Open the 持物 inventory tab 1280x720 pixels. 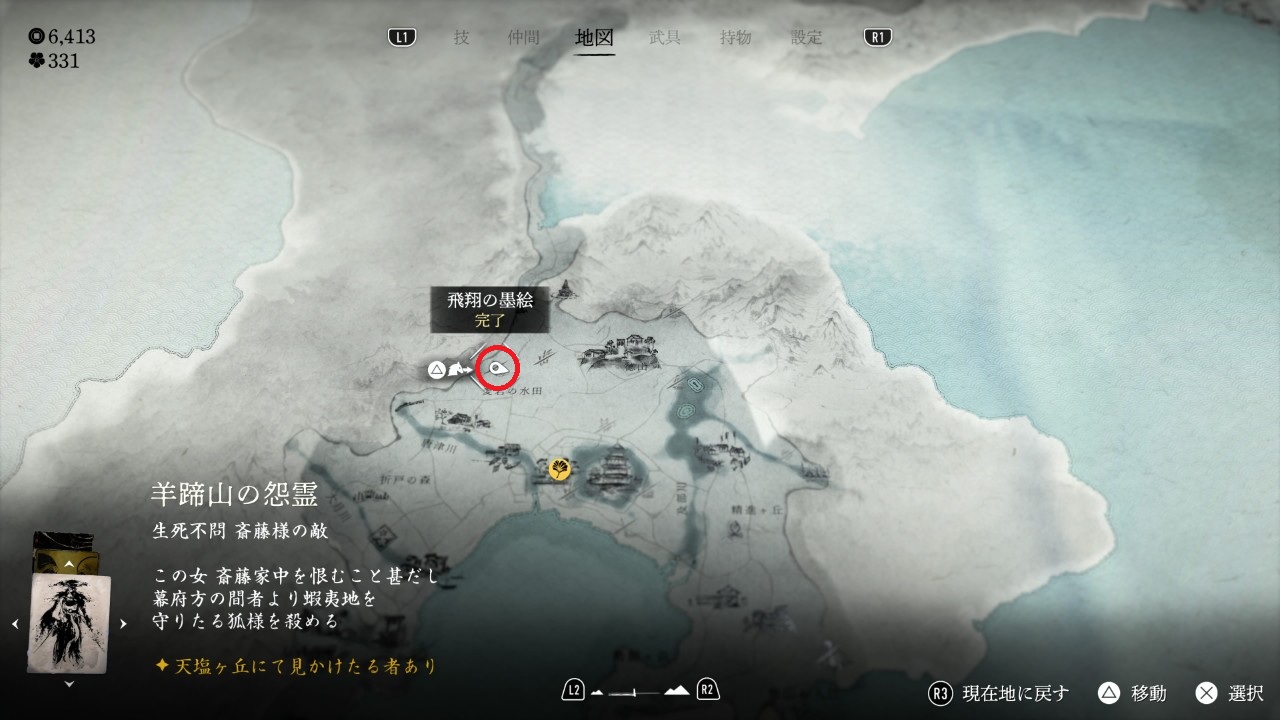[x=736, y=38]
